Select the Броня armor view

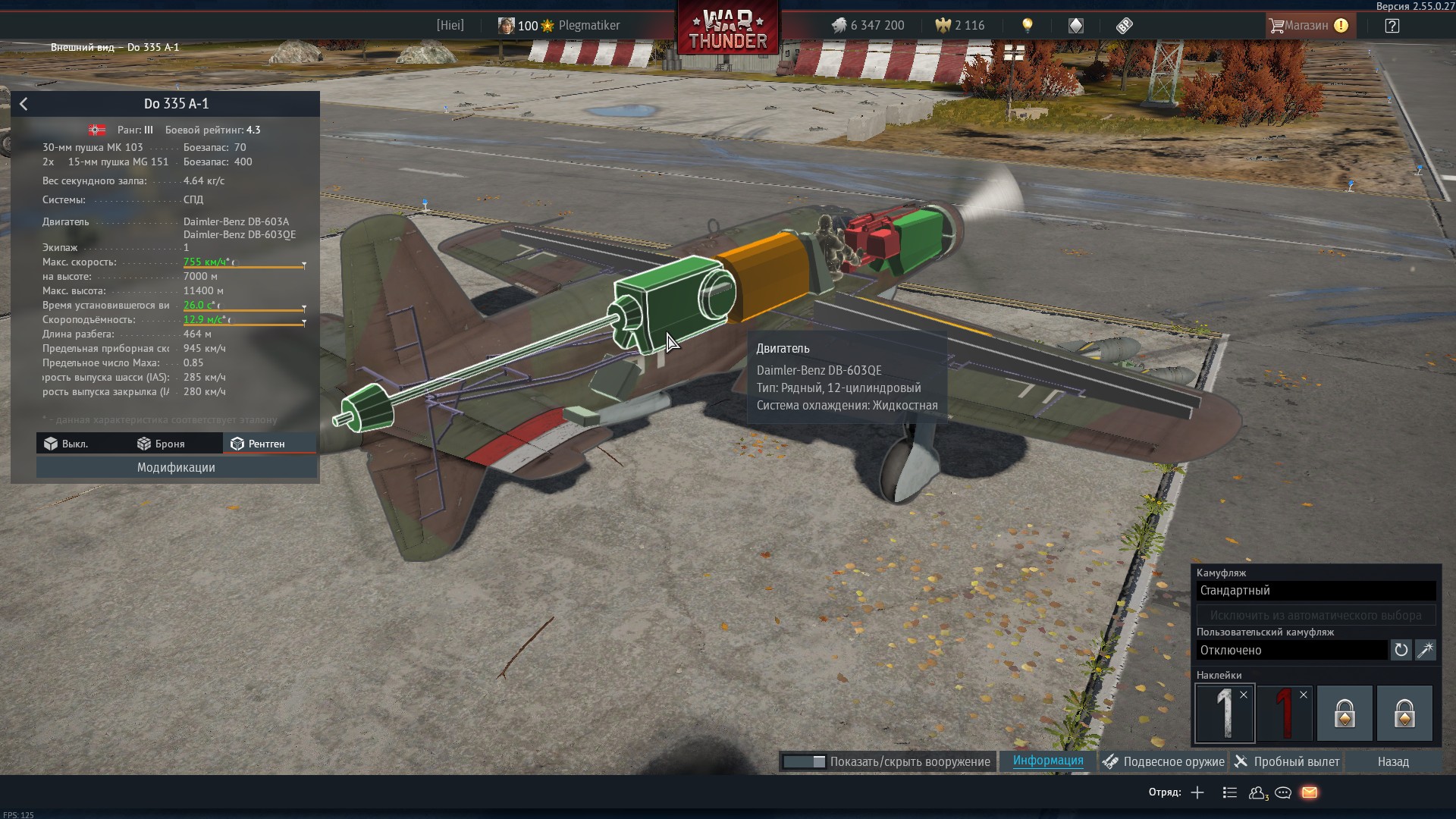pyautogui.click(x=161, y=444)
